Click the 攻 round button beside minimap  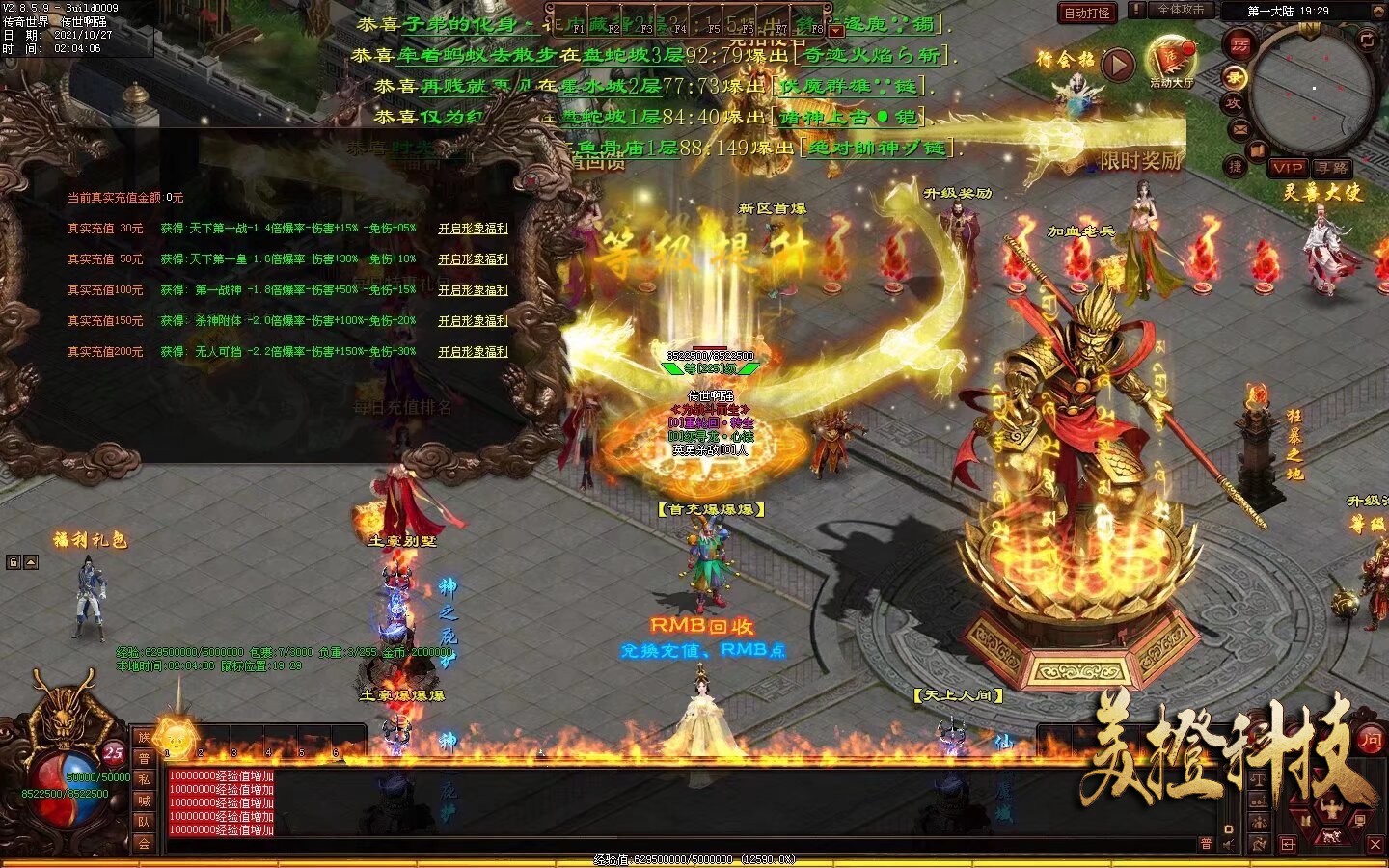(x=1233, y=102)
